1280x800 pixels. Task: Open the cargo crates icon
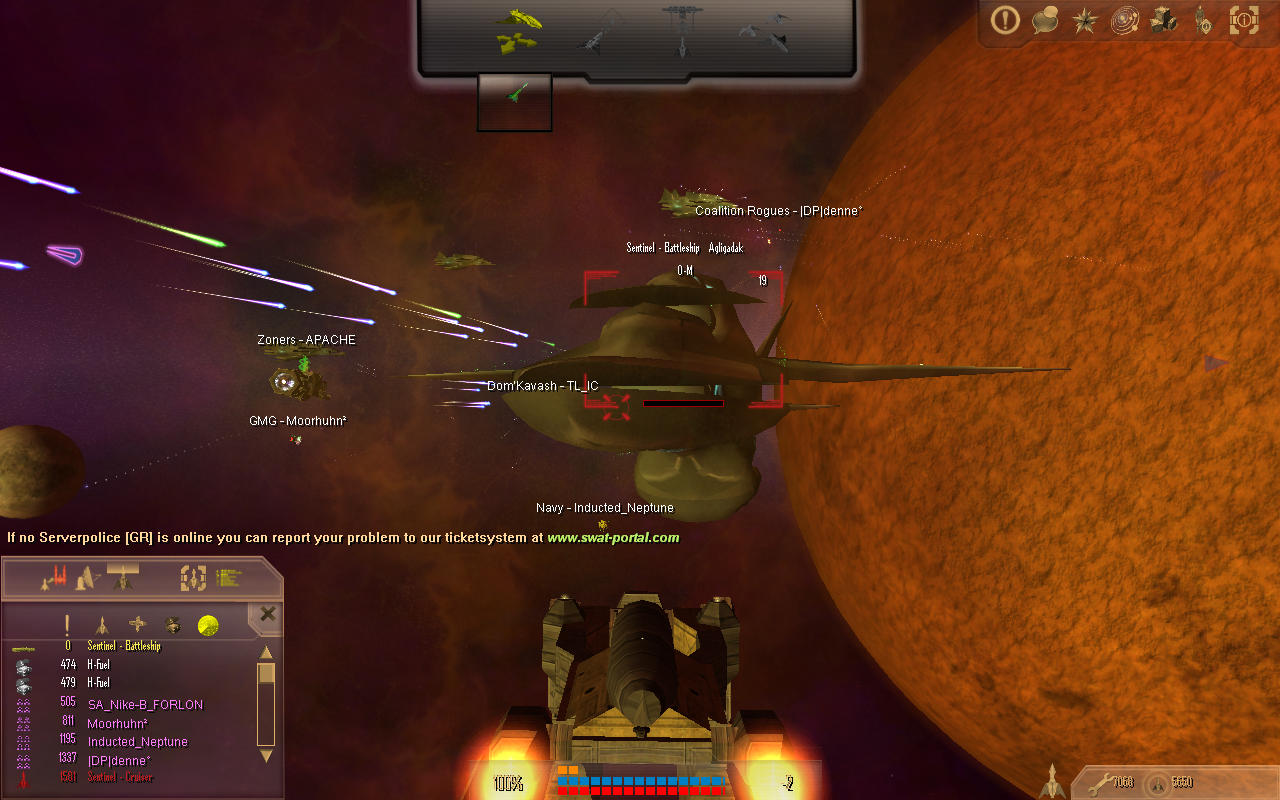(x=1163, y=19)
